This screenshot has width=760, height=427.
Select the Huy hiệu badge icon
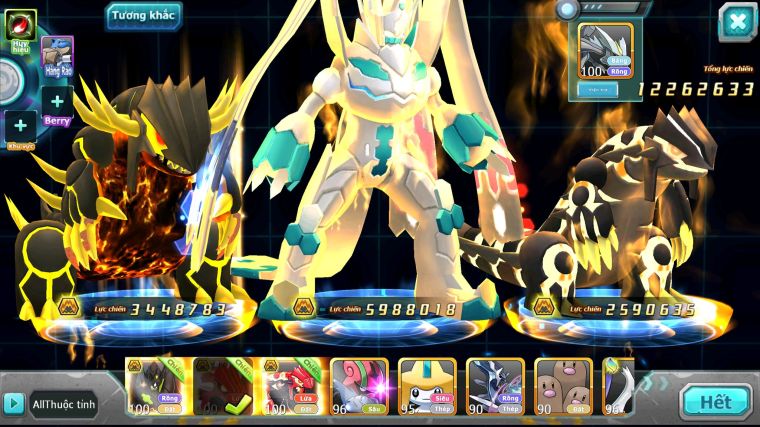pyautogui.click(x=20, y=24)
